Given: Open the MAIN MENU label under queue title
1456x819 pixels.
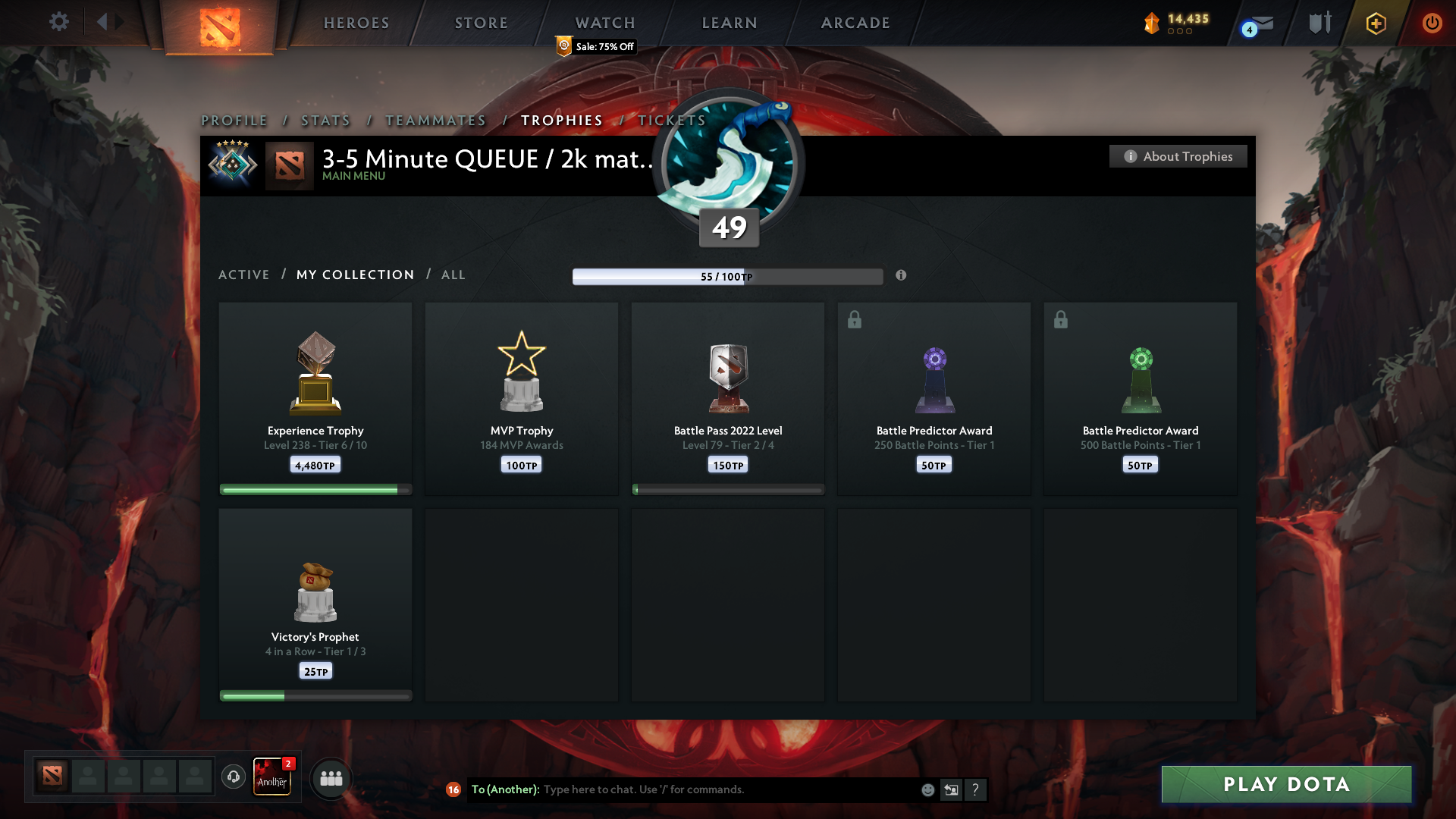Looking at the screenshot, I should [x=353, y=176].
